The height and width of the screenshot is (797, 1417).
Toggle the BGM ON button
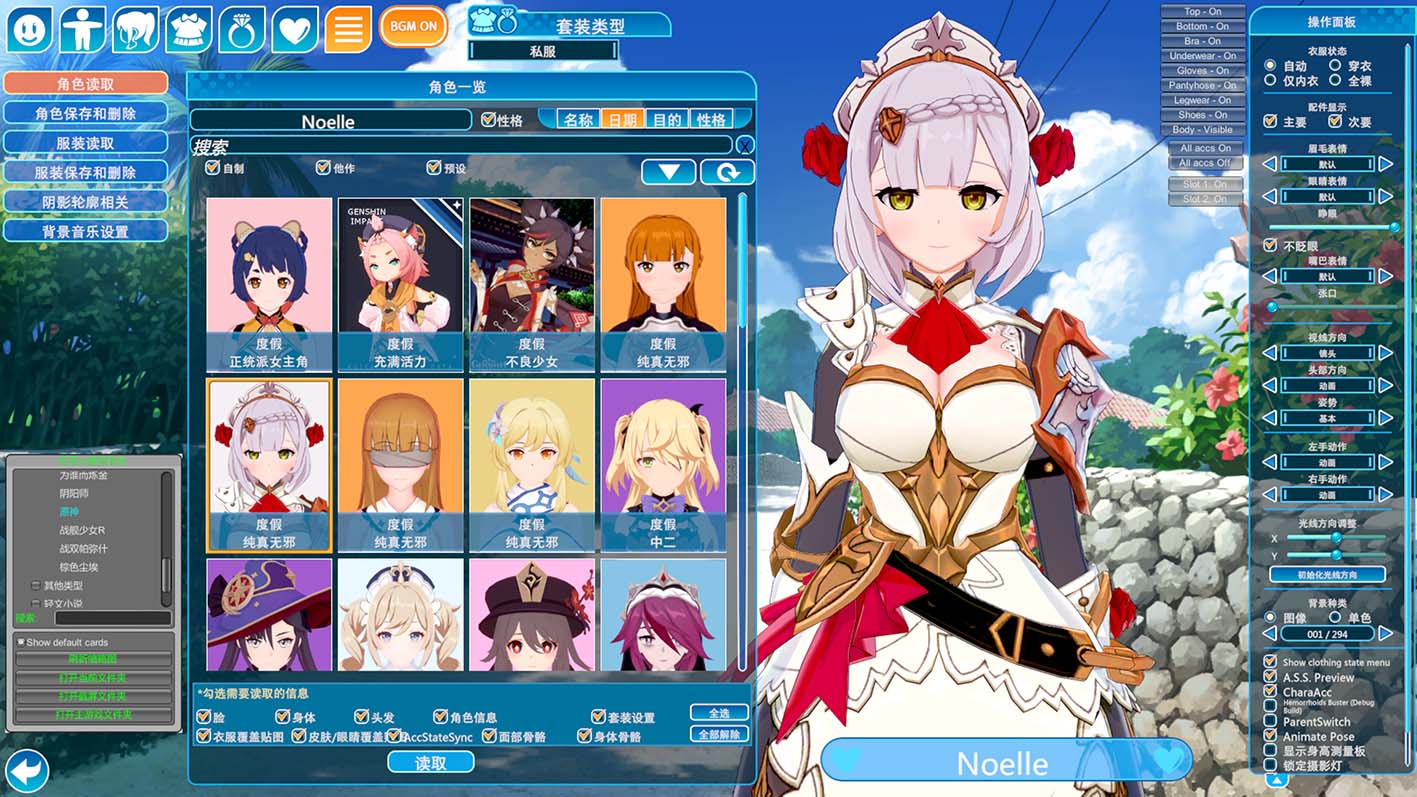(414, 26)
